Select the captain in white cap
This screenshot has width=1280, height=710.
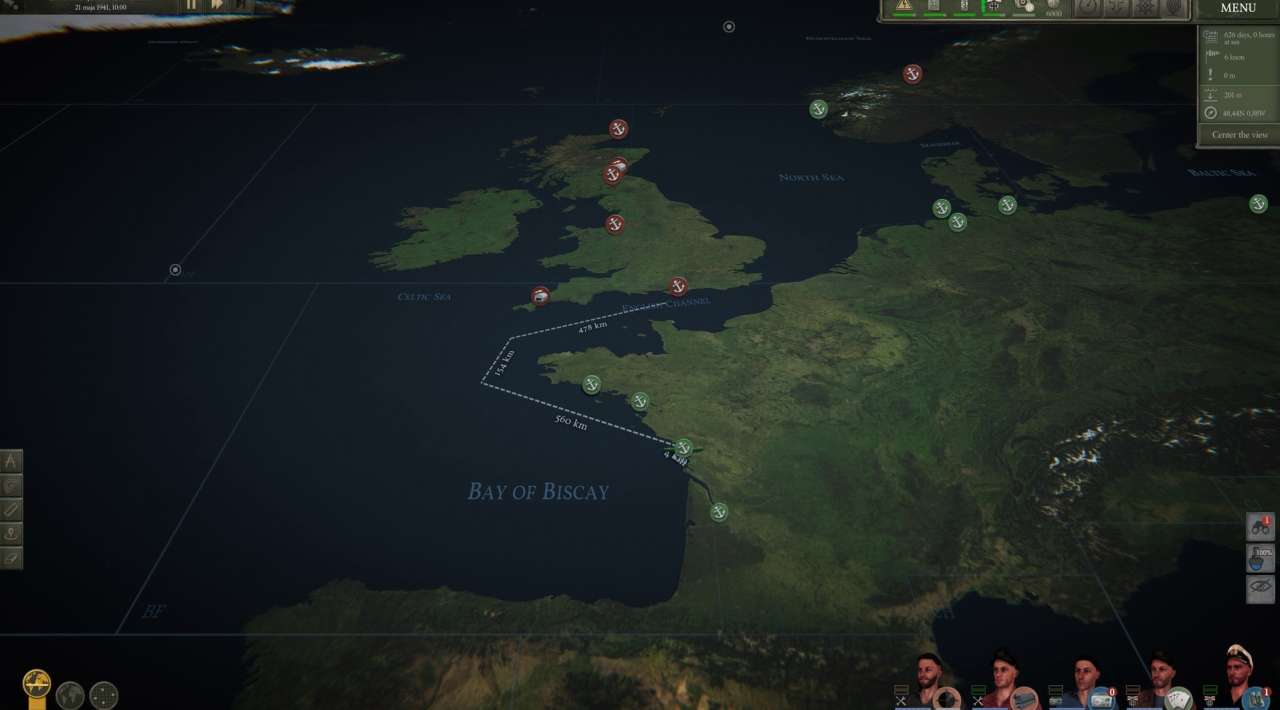point(1238,675)
